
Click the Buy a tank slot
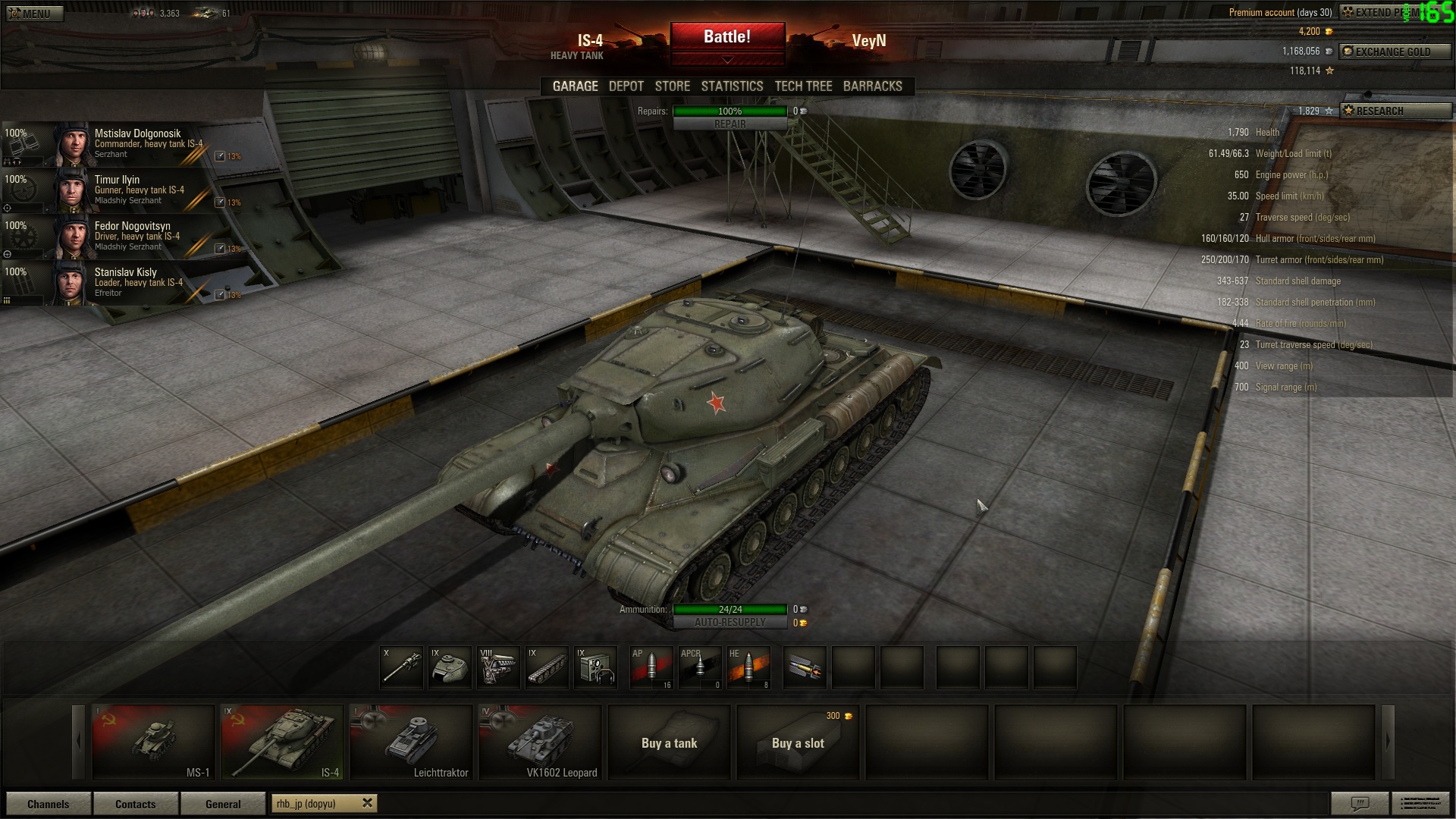(x=669, y=742)
